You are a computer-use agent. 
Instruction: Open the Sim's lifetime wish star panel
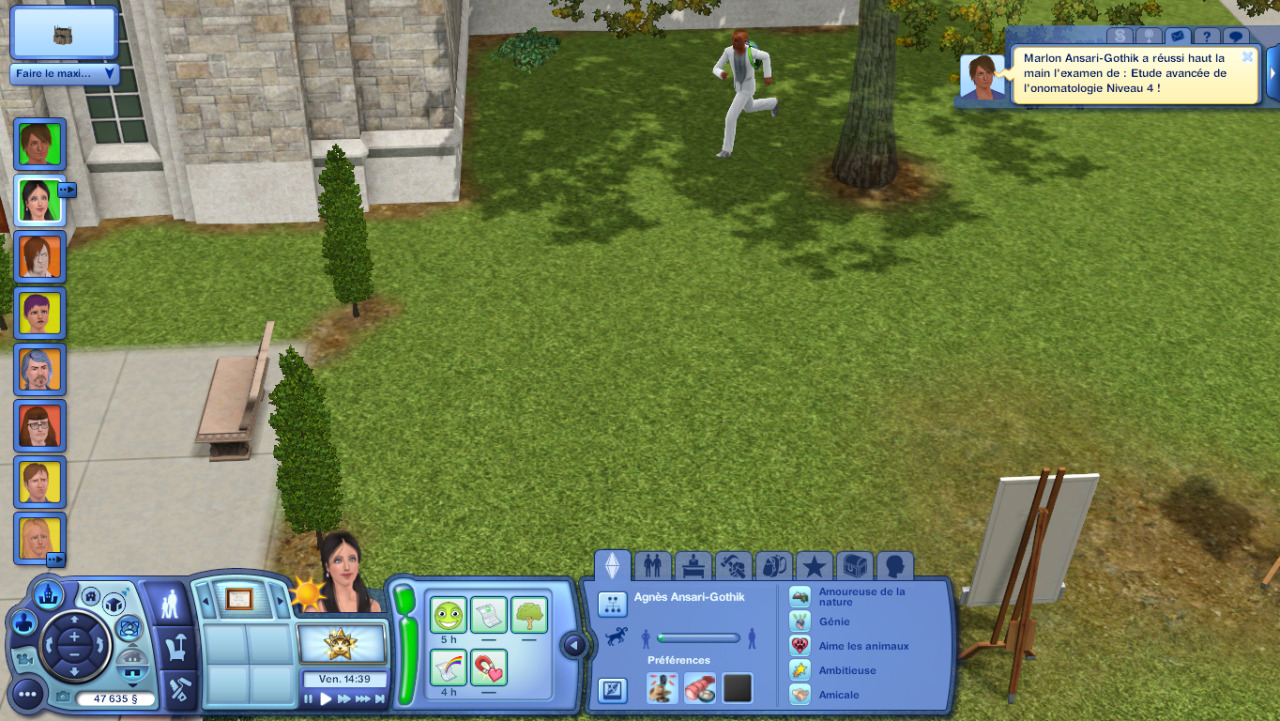342,643
